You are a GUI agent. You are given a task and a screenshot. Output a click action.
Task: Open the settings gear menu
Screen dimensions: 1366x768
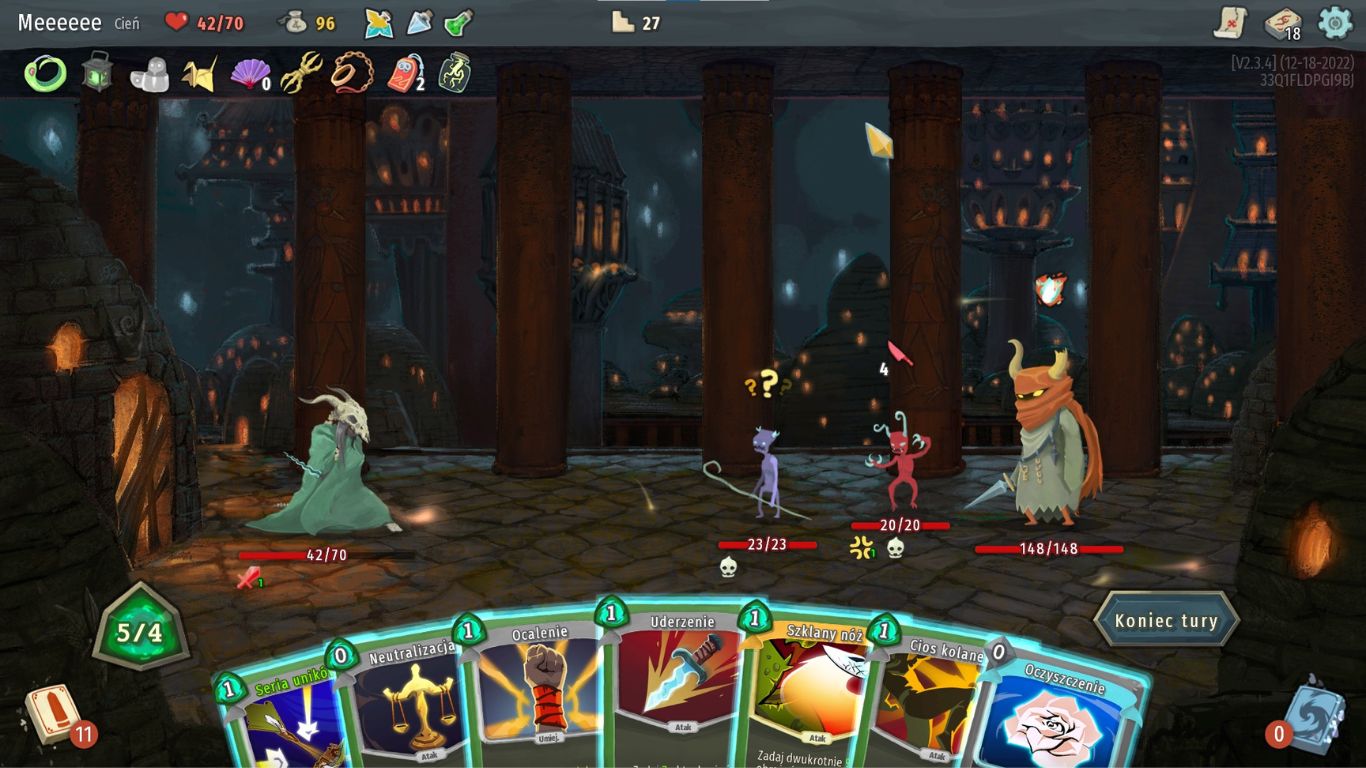tap(1335, 22)
